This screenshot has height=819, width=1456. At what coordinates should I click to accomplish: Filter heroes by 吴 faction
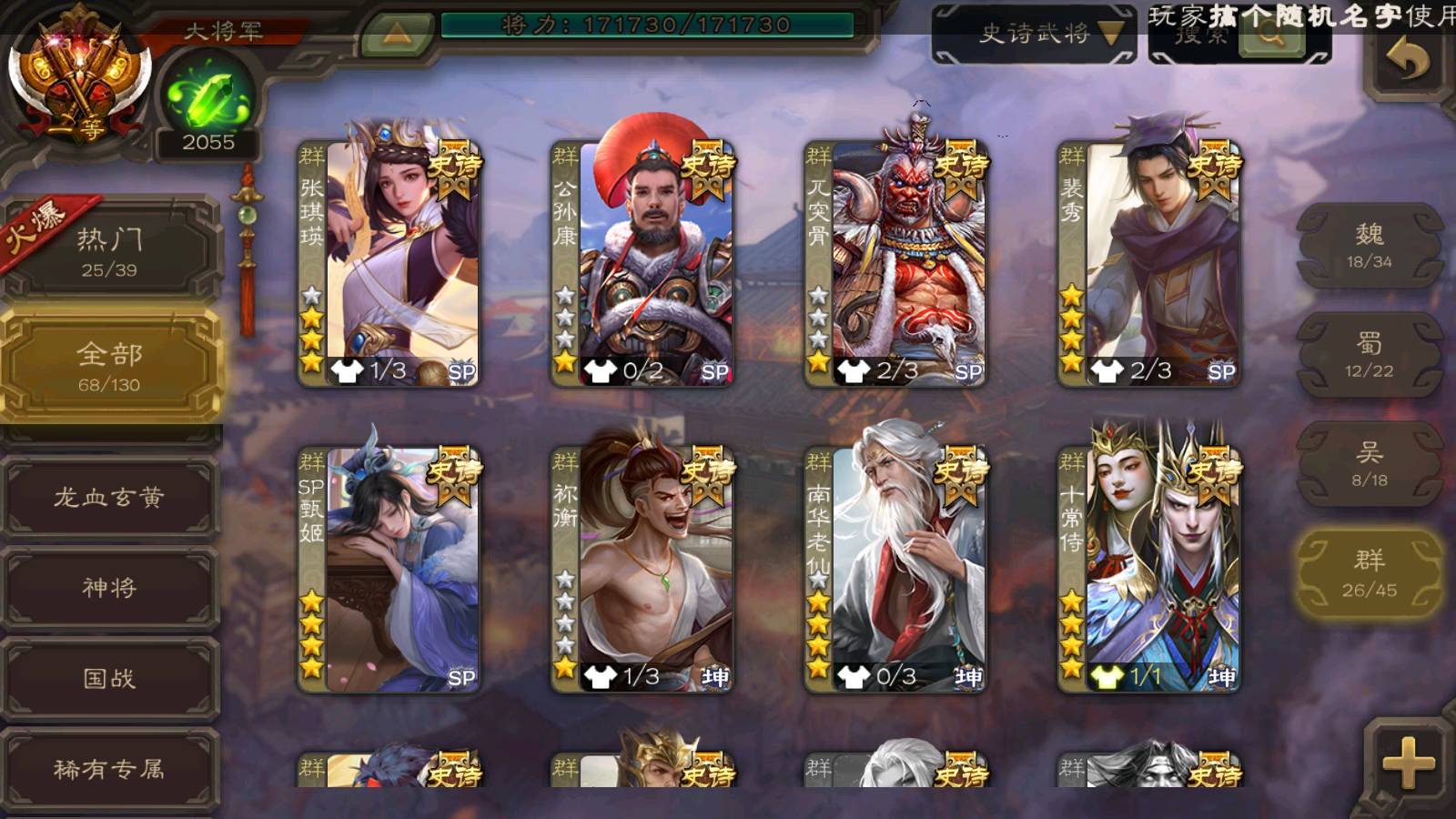click(x=1369, y=464)
